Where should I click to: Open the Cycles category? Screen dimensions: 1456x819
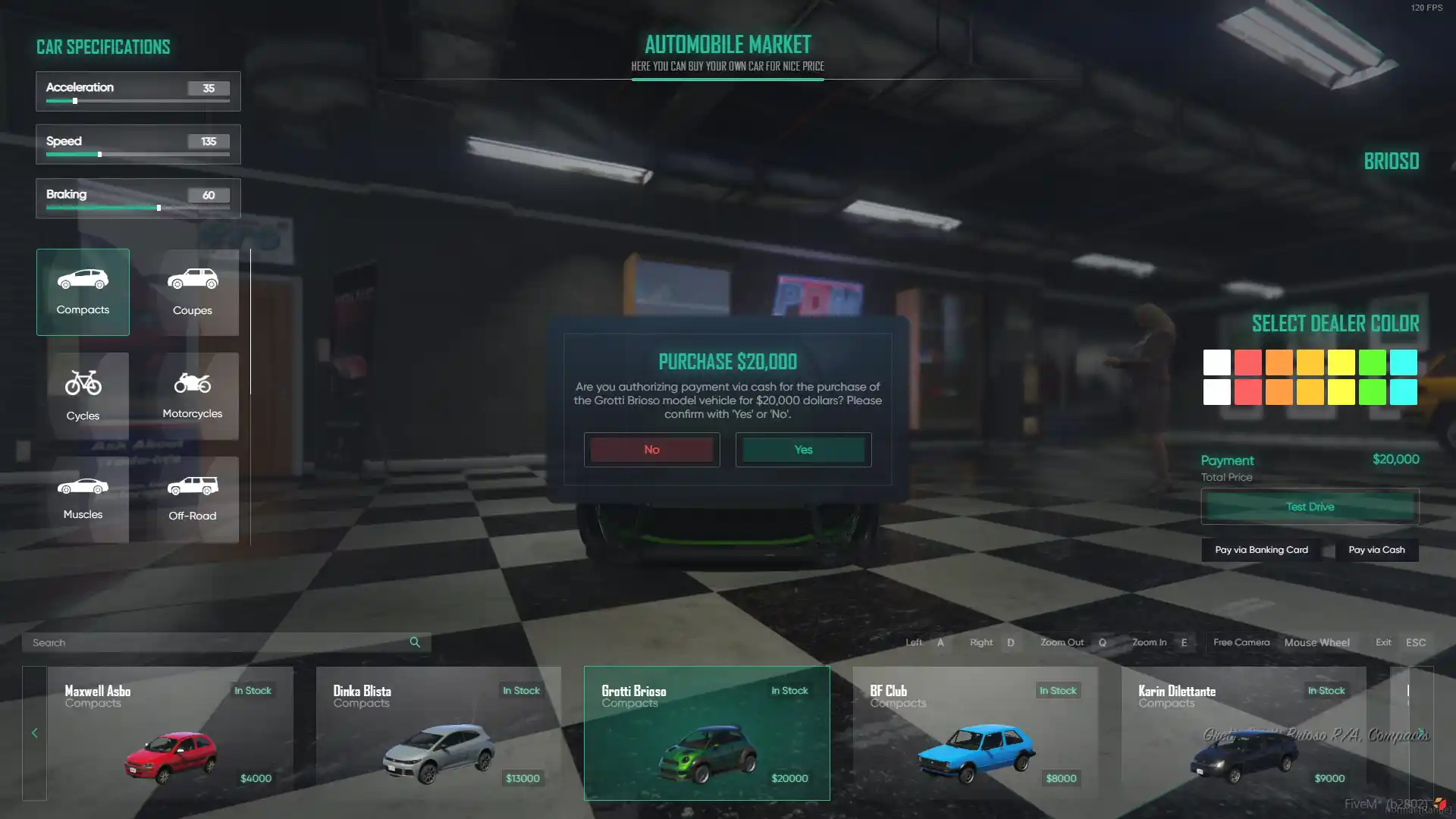(83, 396)
